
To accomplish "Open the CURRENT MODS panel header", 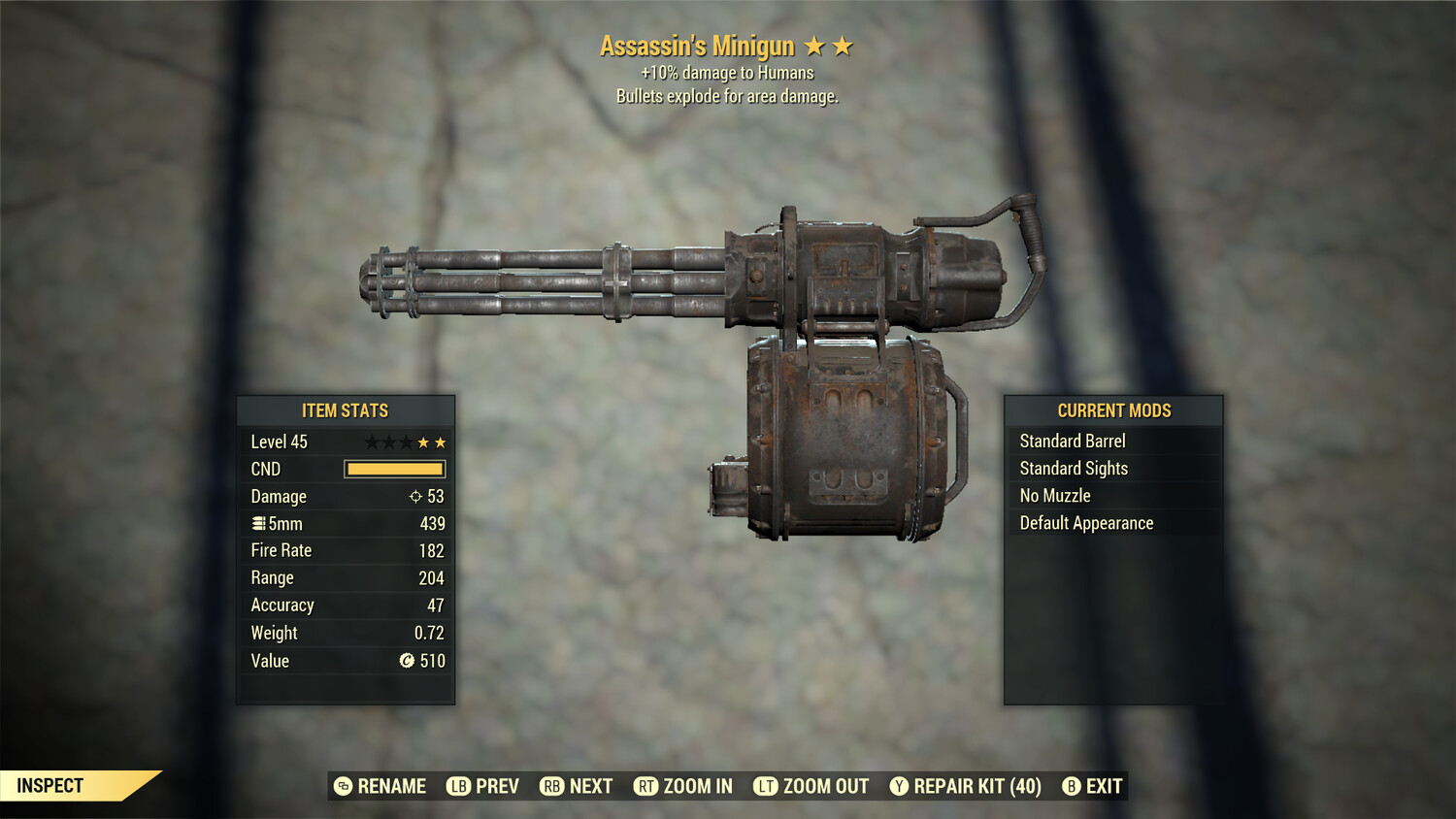I will coord(1112,409).
